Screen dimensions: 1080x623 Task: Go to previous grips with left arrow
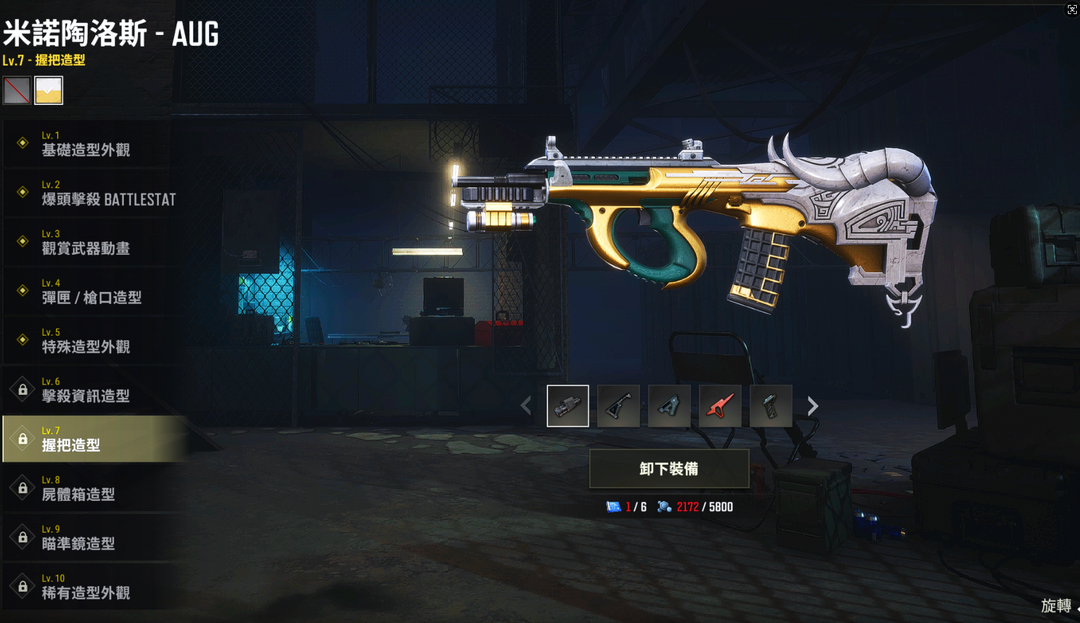pos(526,406)
